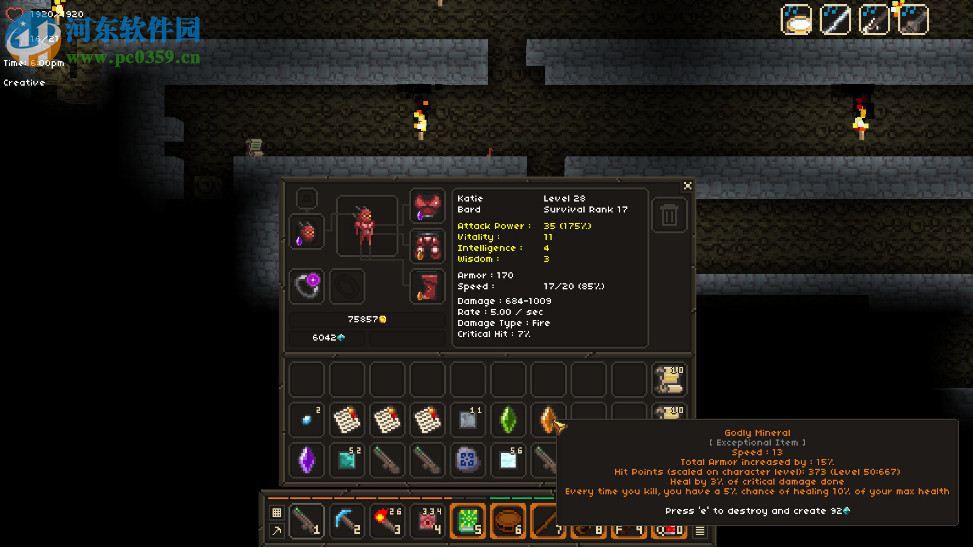Close the character inventory window
Screen dimensions: 973x548
click(687, 186)
